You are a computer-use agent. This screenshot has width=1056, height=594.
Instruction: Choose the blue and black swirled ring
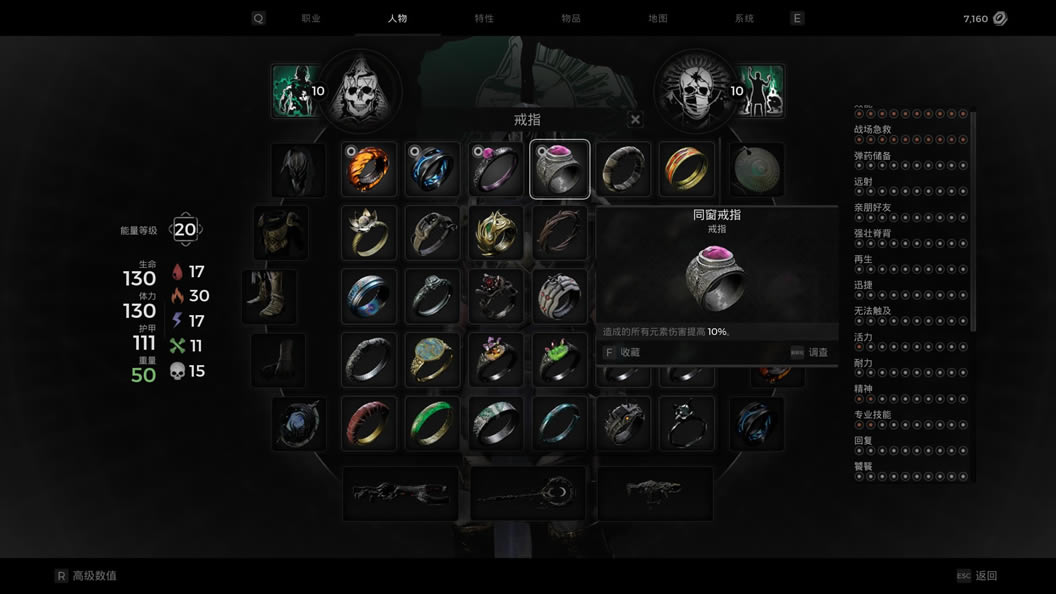pos(432,170)
